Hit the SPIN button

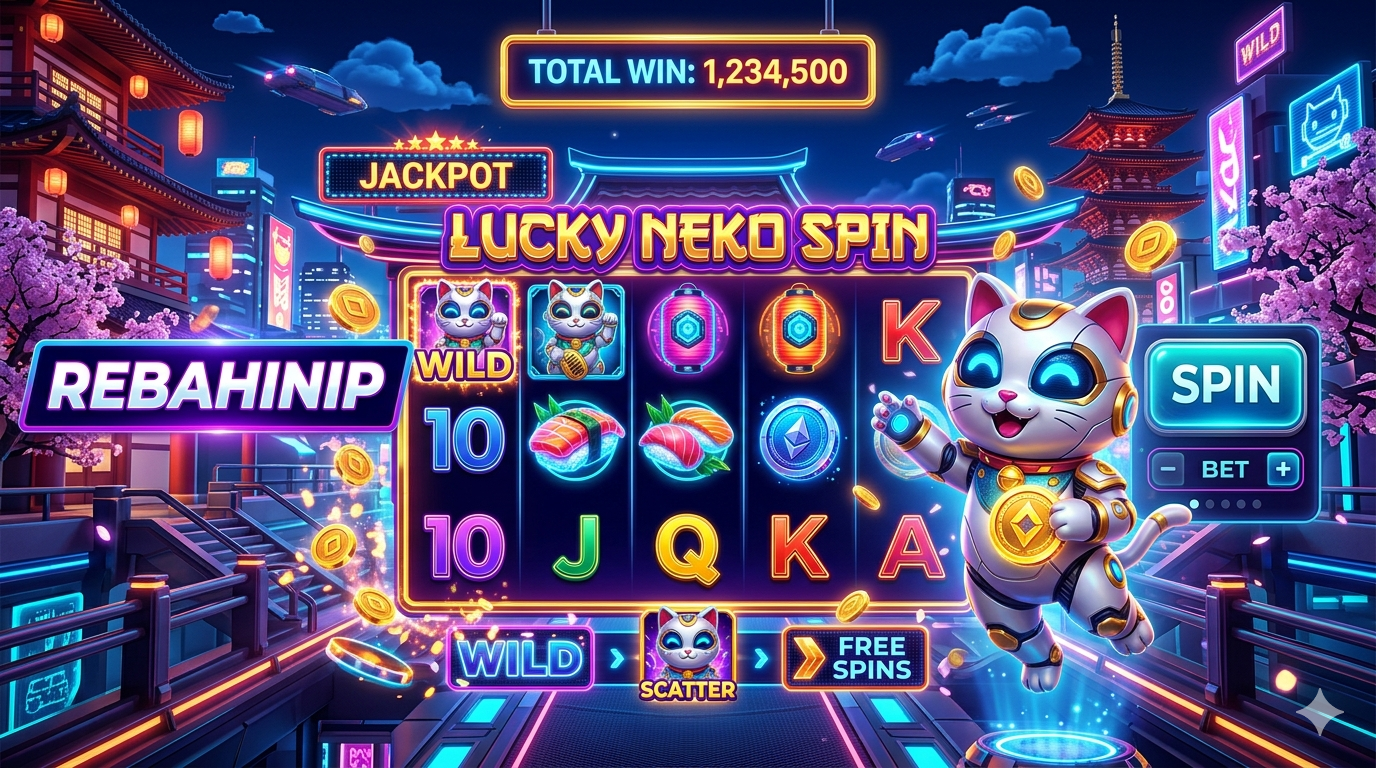(1225, 384)
